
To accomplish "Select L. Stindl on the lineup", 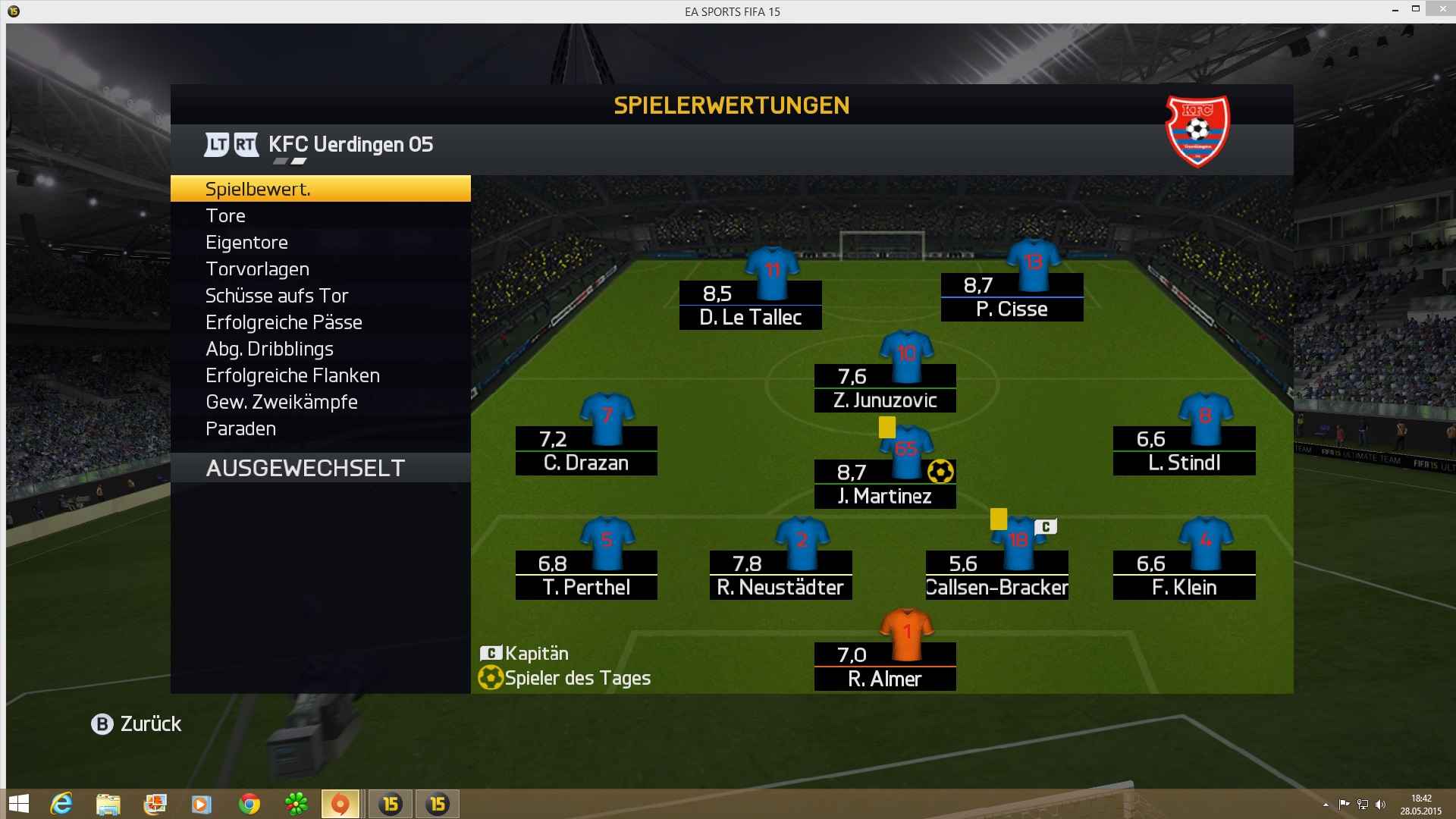I will click(x=1184, y=450).
